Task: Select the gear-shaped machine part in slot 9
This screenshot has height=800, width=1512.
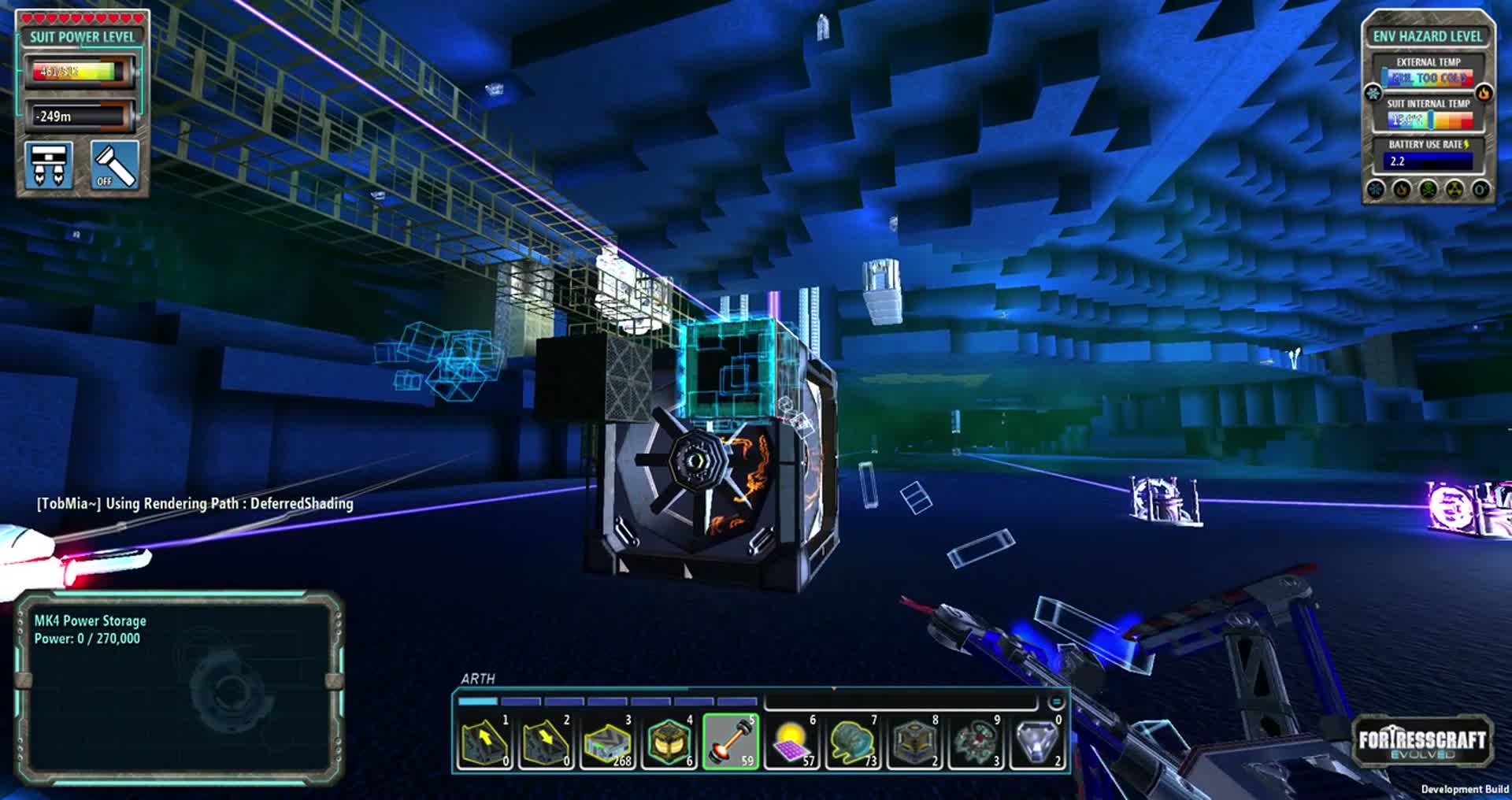Action: coord(976,742)
